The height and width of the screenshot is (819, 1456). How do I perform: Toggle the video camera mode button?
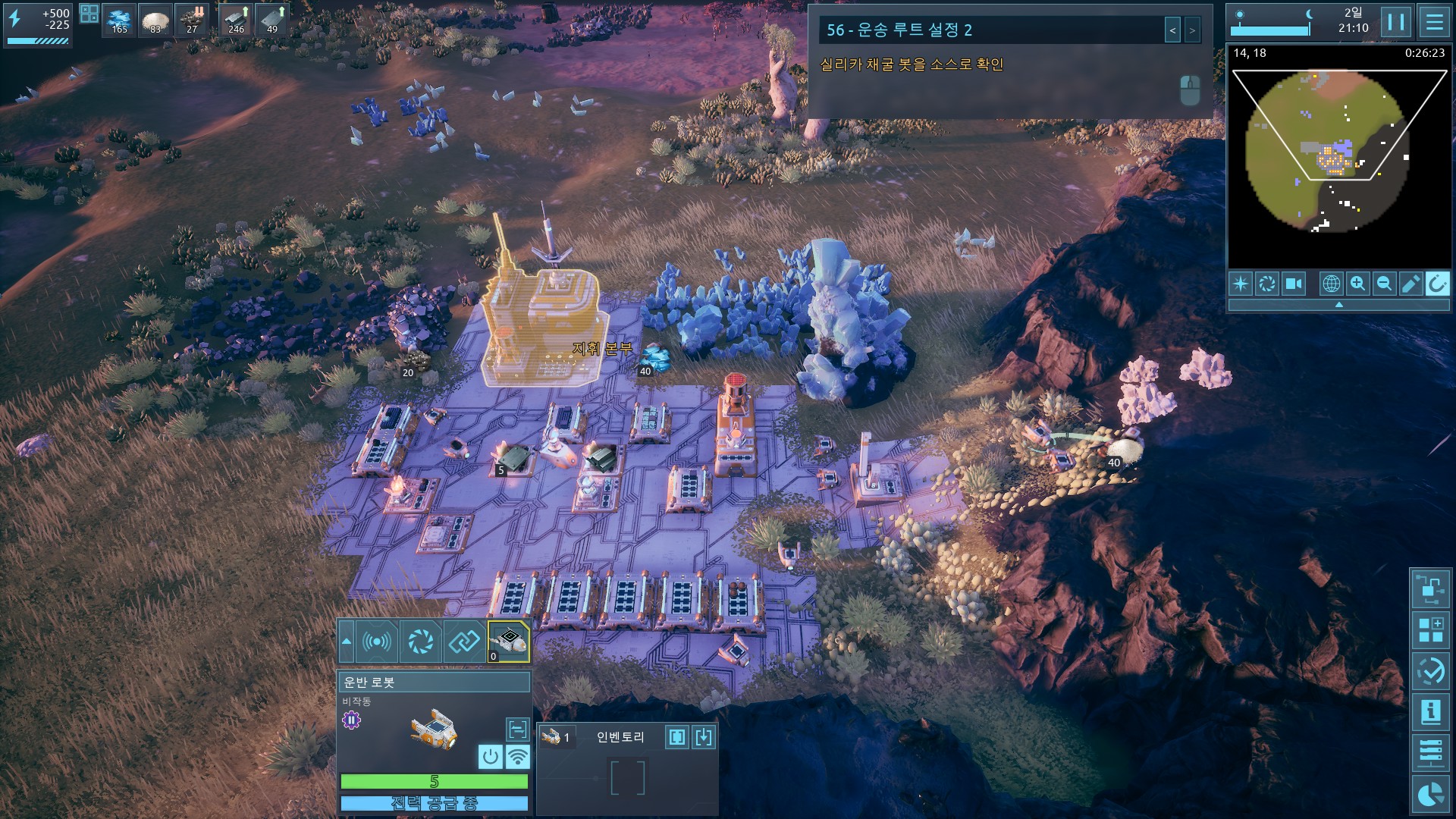[1293, 284]
